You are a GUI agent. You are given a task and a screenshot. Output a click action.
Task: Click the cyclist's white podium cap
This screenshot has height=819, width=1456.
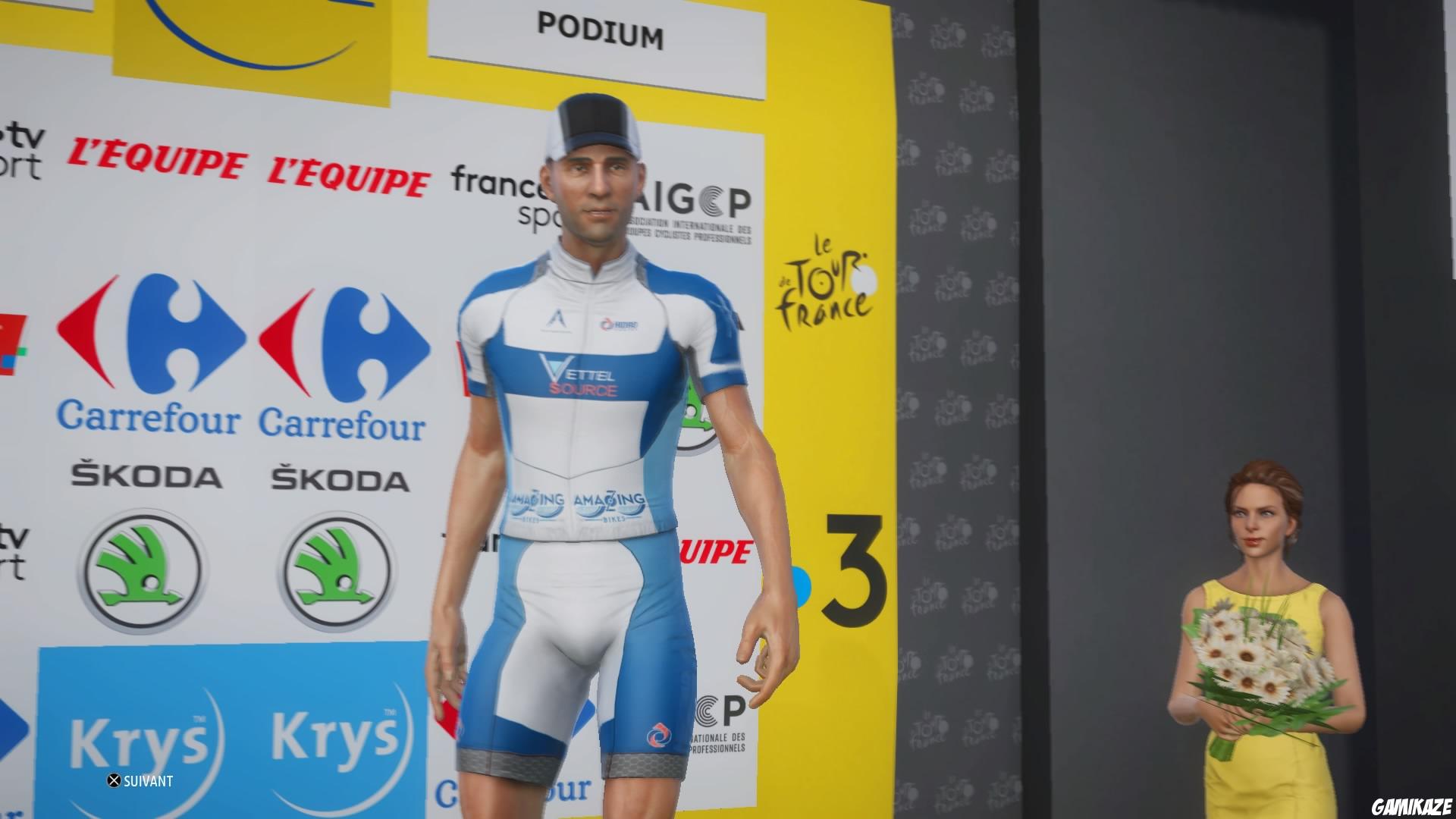pyautogui.click(x=594, y=121)
